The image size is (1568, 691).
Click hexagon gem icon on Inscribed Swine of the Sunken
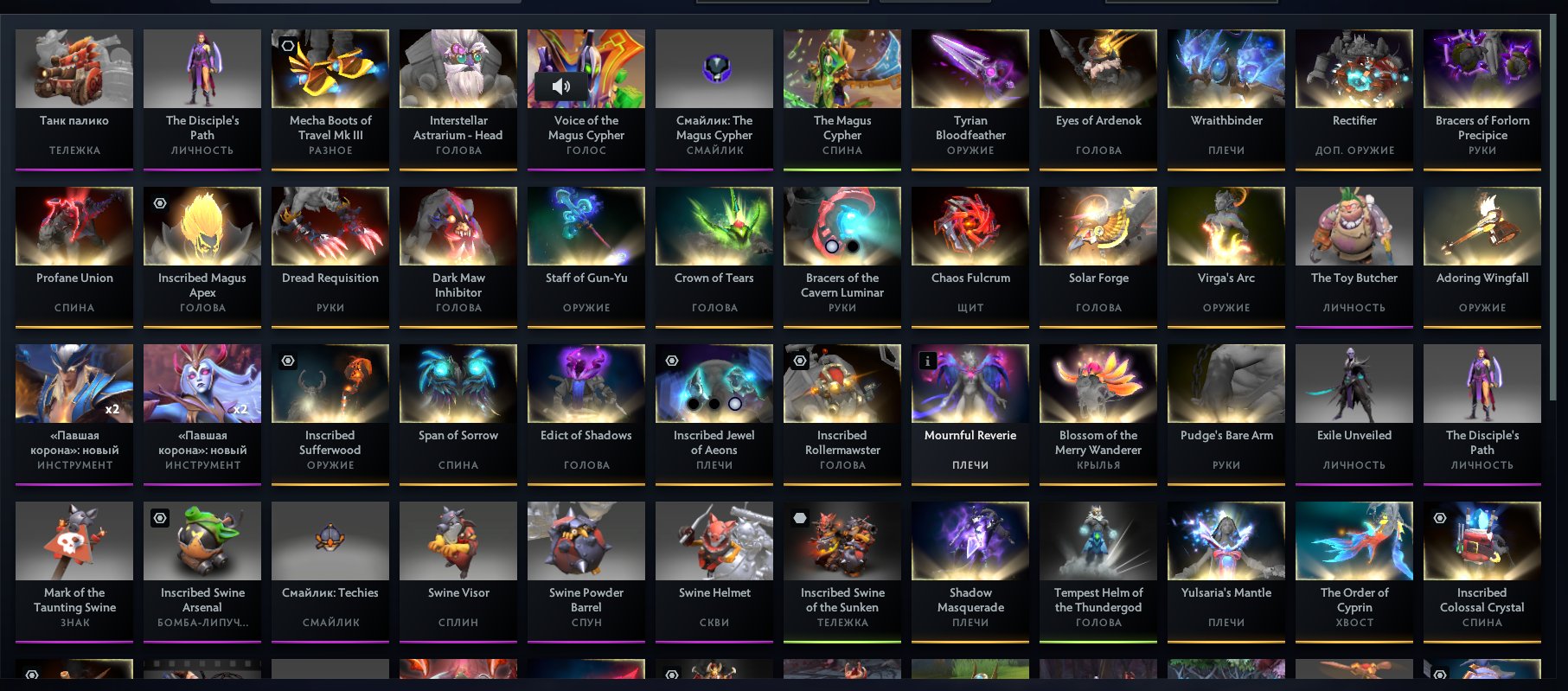(x=799, y=517)
